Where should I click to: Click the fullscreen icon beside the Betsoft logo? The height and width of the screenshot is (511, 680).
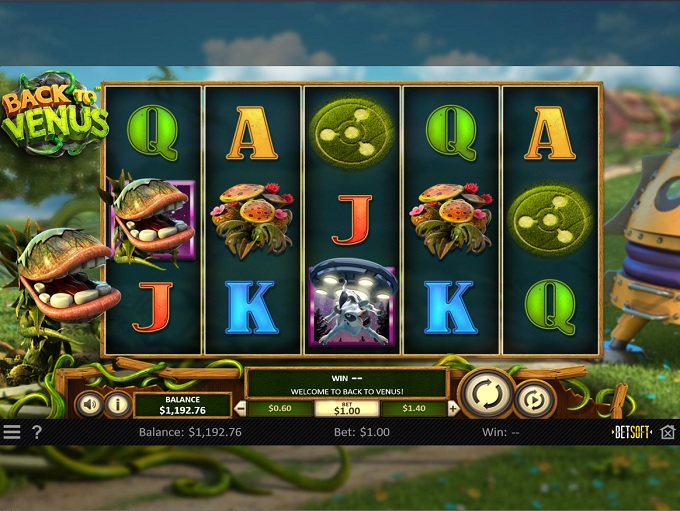(668, 433)
